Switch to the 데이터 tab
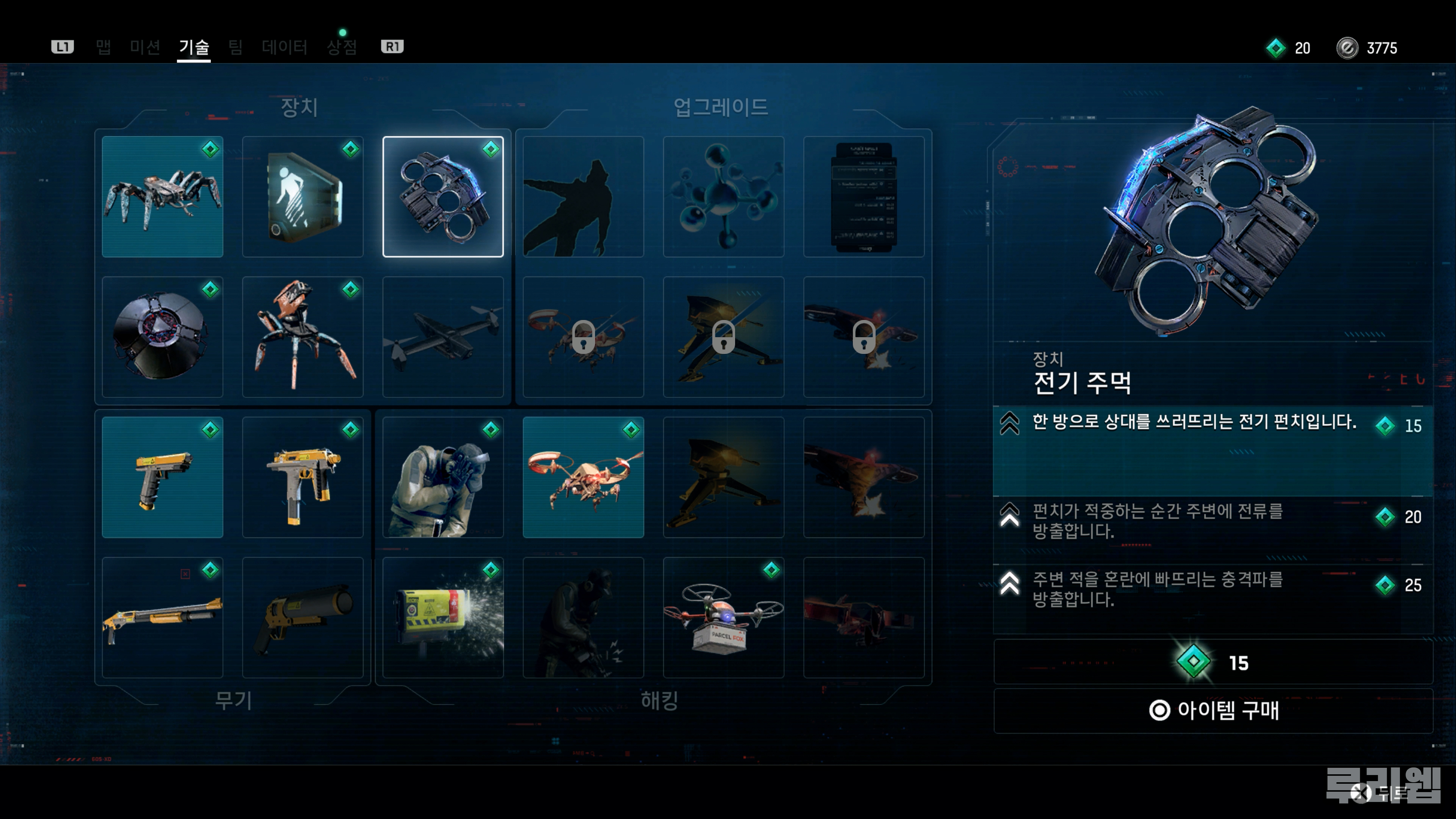 [284, 47]
